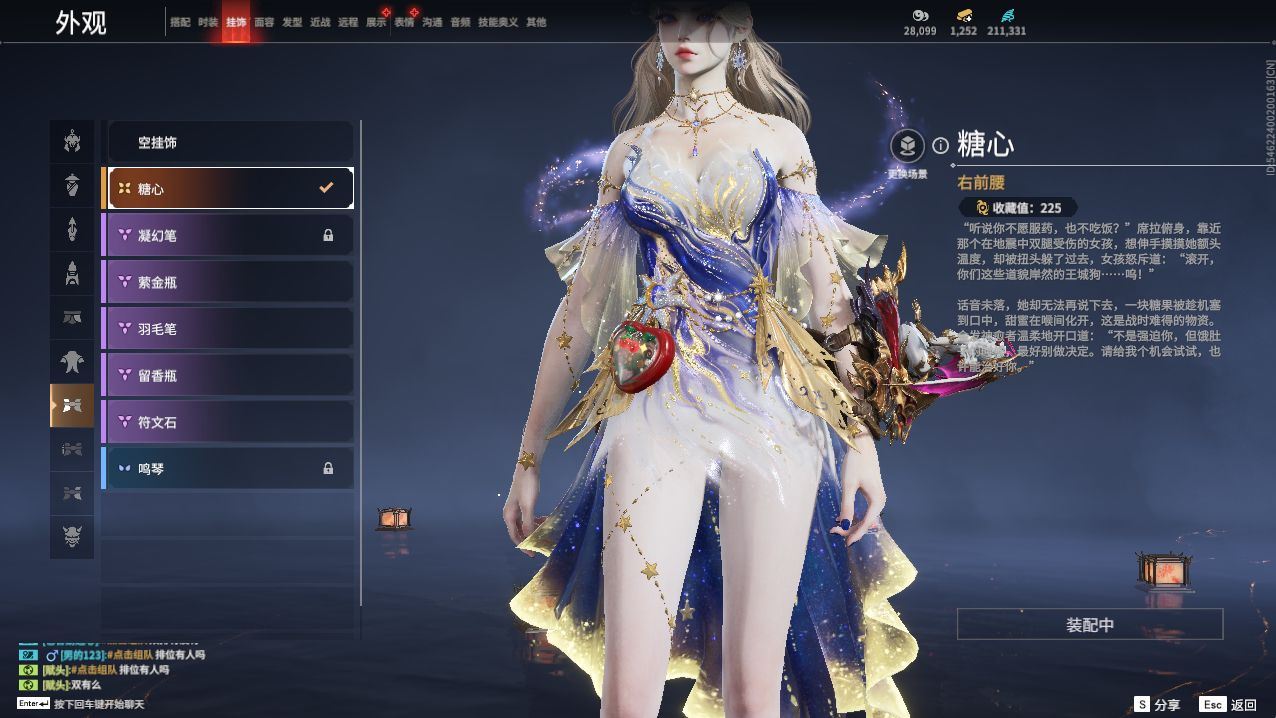Pick the 紫金瓶 accessory

pos(230,282)
